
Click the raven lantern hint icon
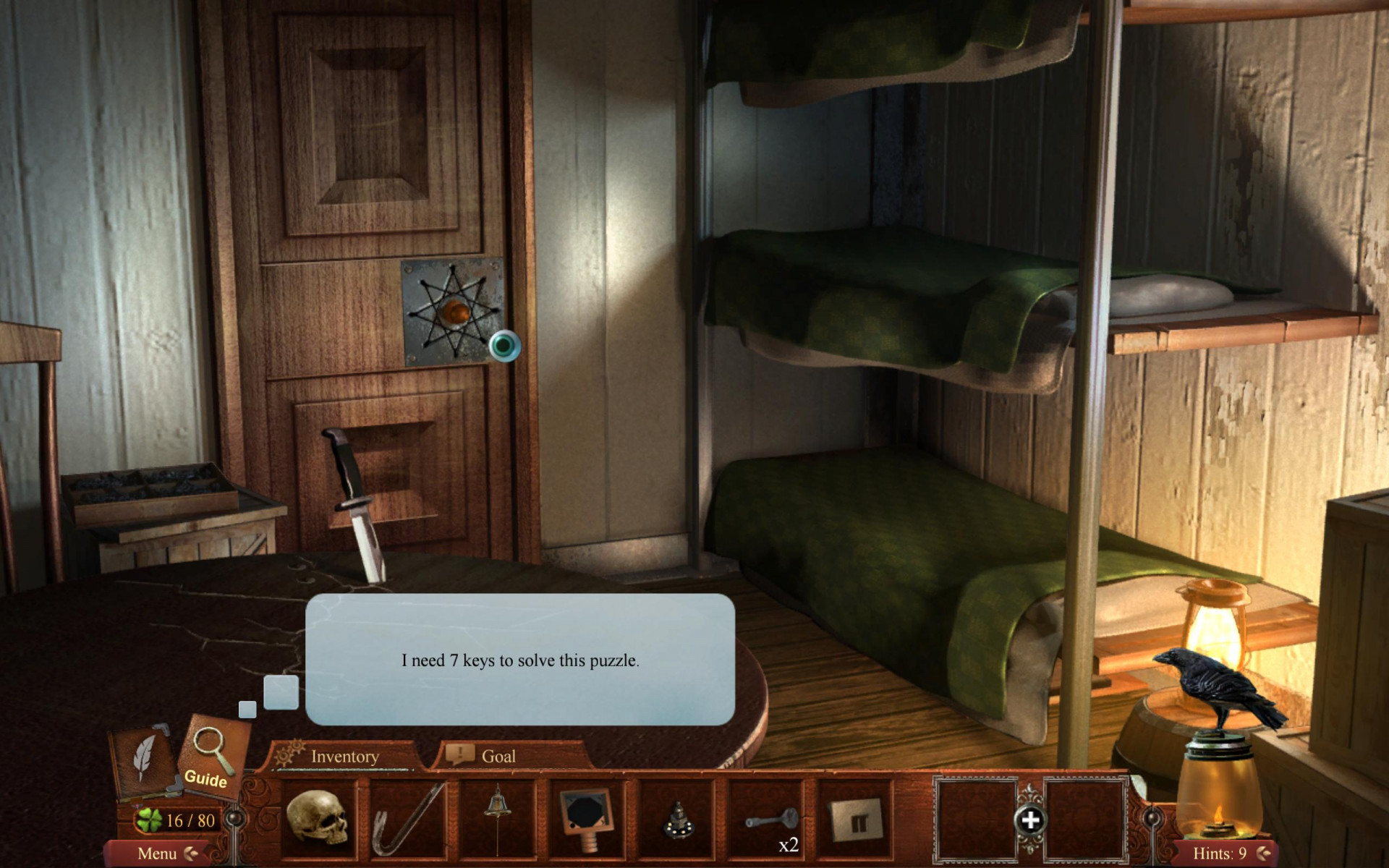1218,752
